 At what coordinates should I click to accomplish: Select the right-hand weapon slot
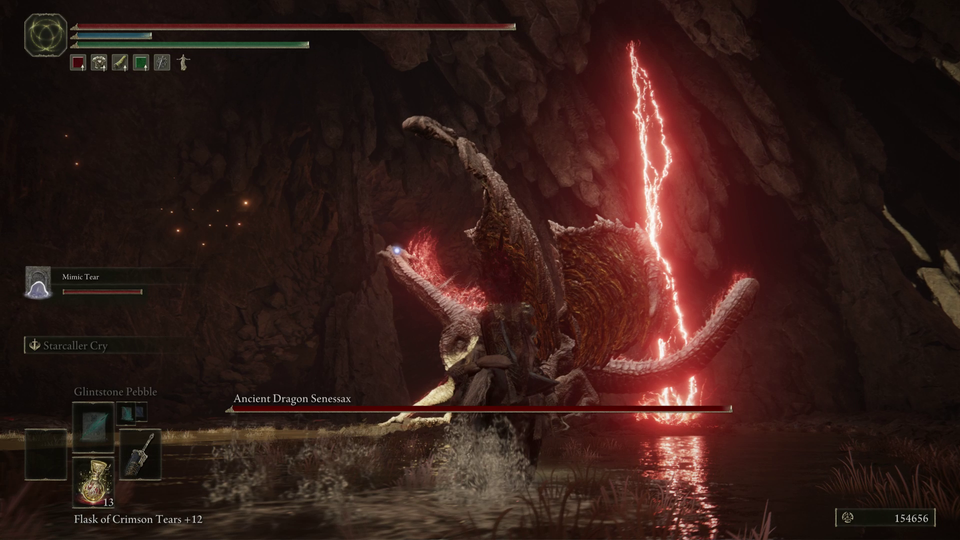point(139,453)
